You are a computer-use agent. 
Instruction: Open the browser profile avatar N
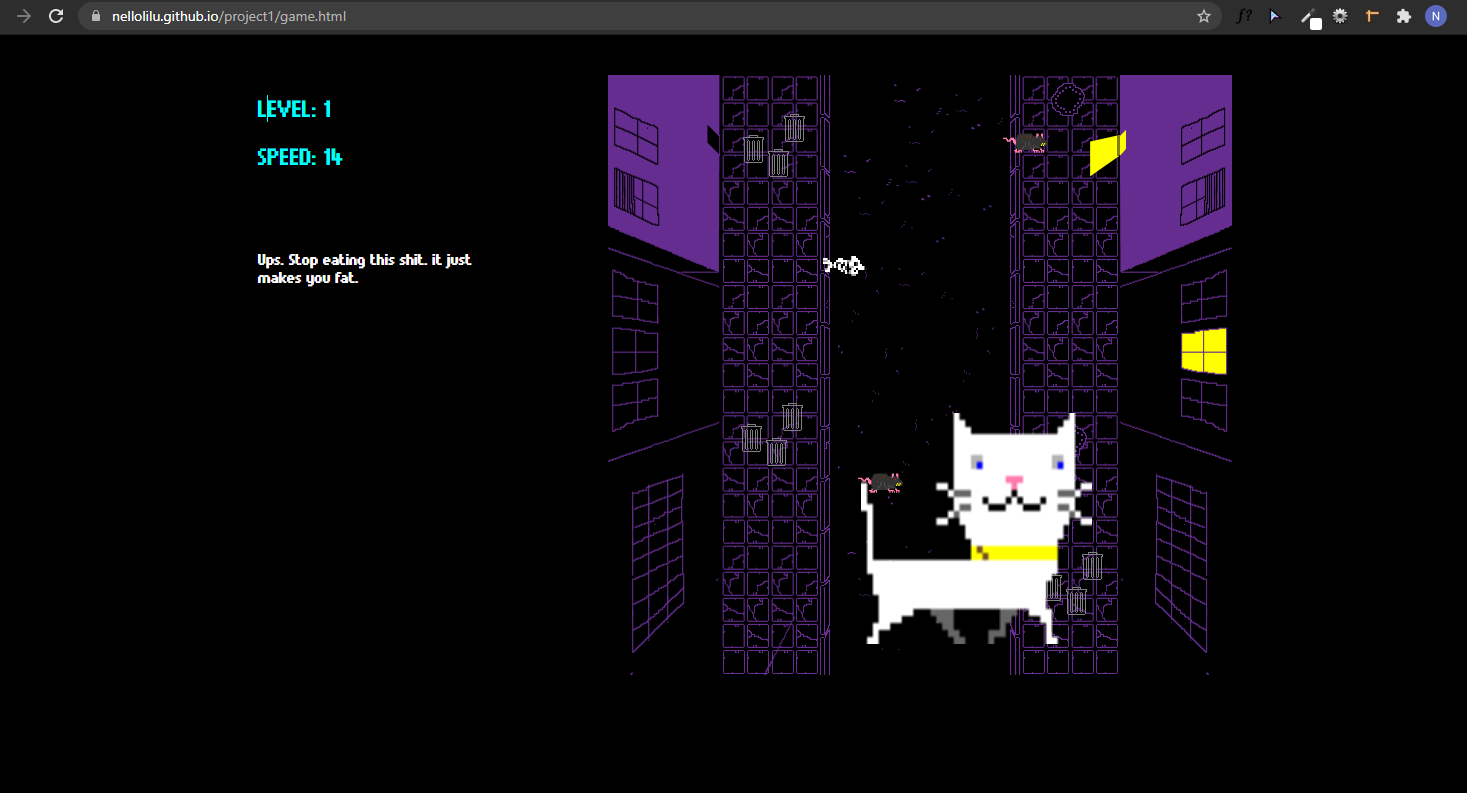click(x=1436, y=16)
